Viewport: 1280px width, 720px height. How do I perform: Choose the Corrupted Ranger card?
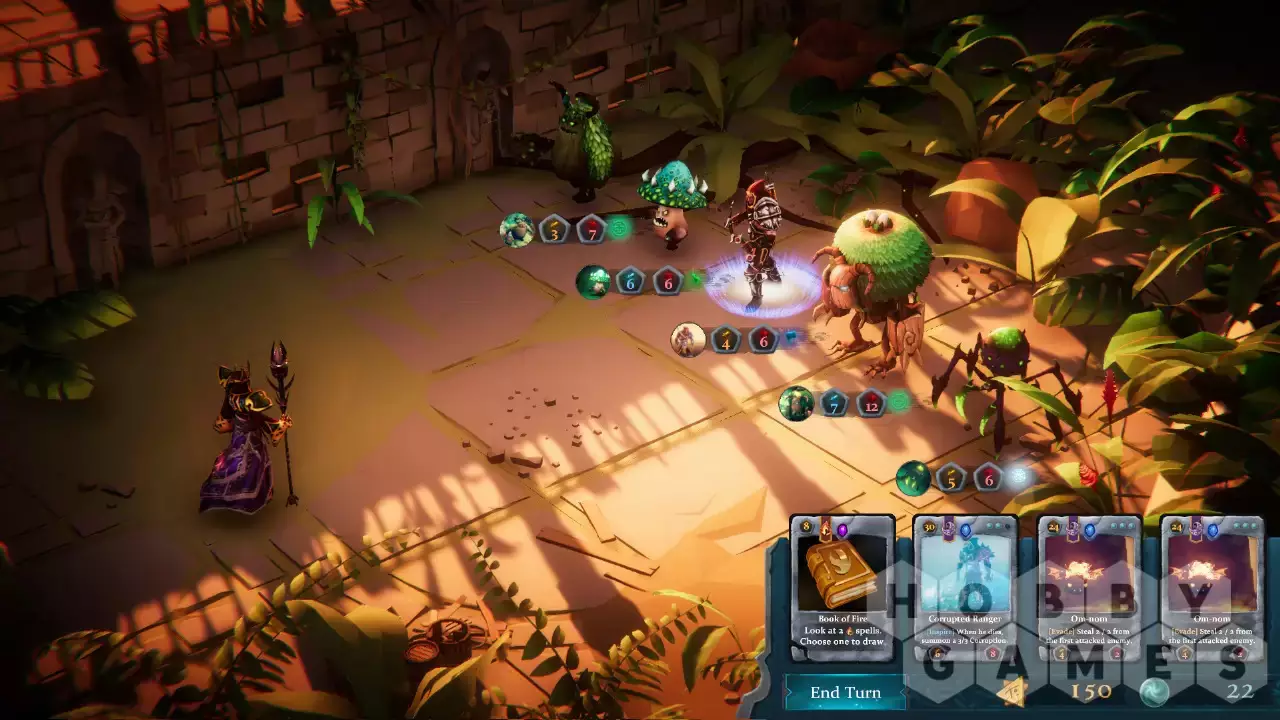click(x=965, y=587)
